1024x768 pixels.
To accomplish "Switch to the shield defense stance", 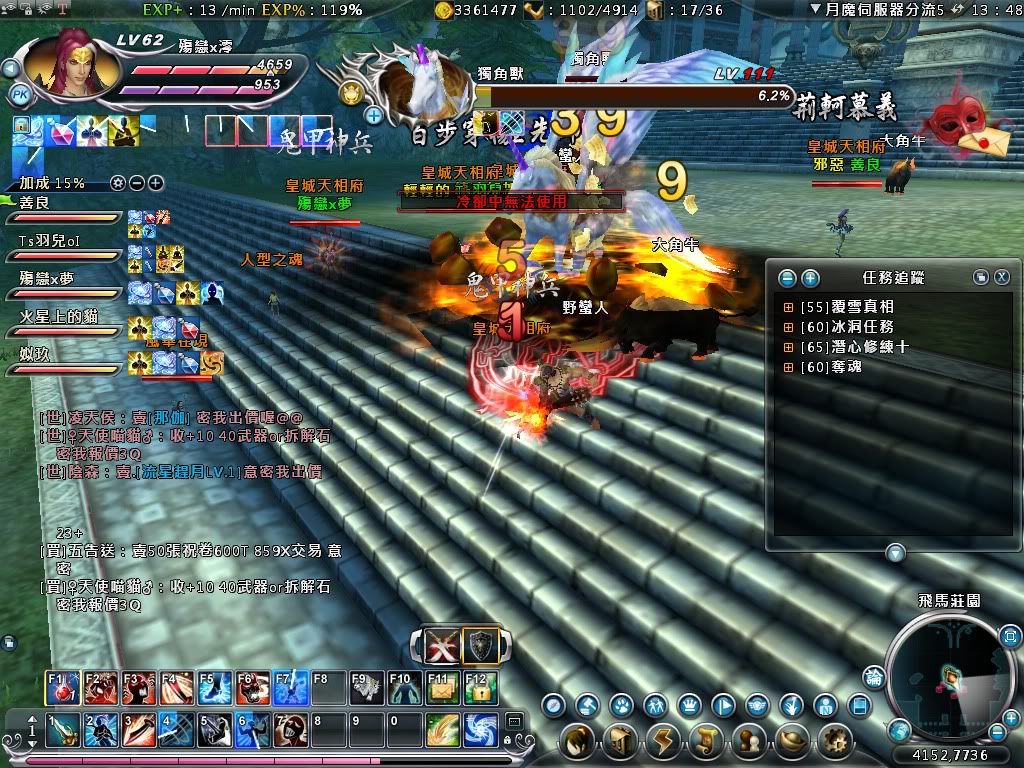I will pyautogui.click(x=480, y=645).
